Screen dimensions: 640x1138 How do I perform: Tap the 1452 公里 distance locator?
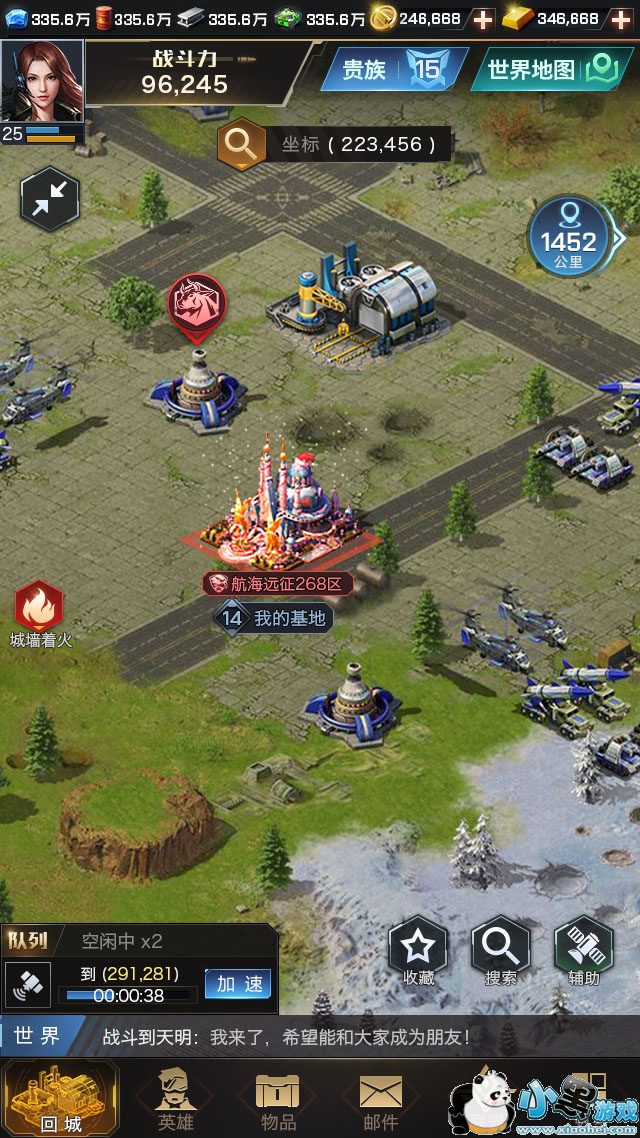[x=569, y=238]
